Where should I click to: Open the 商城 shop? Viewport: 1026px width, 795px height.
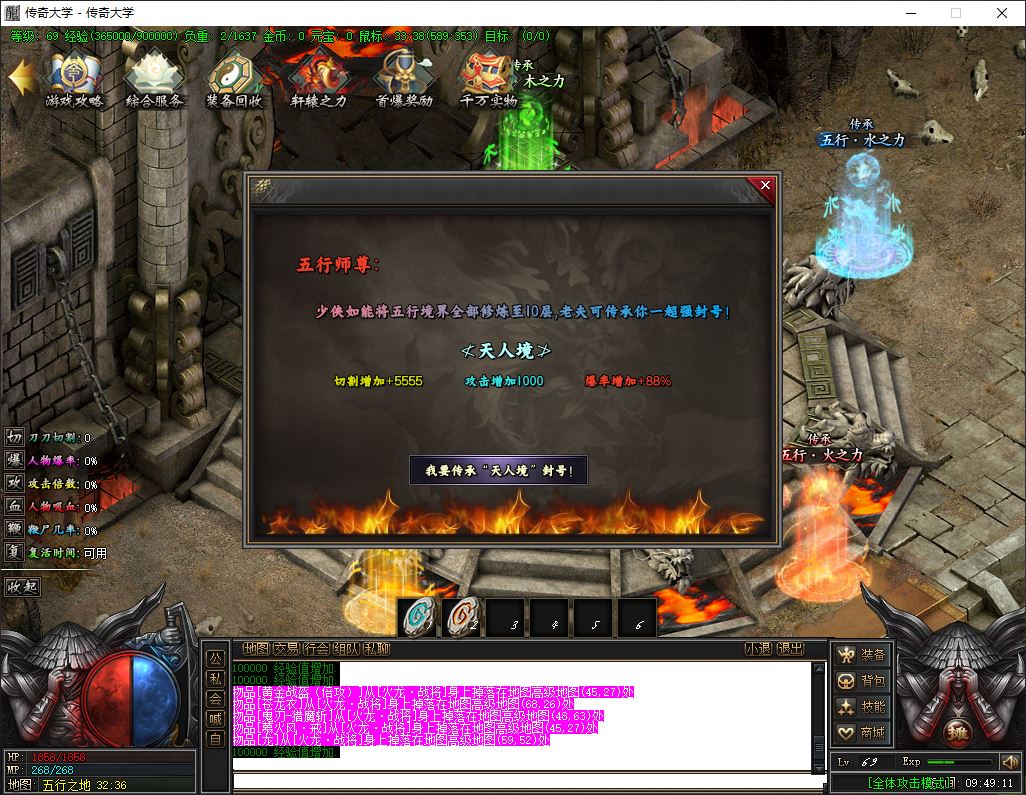point(862,733)
